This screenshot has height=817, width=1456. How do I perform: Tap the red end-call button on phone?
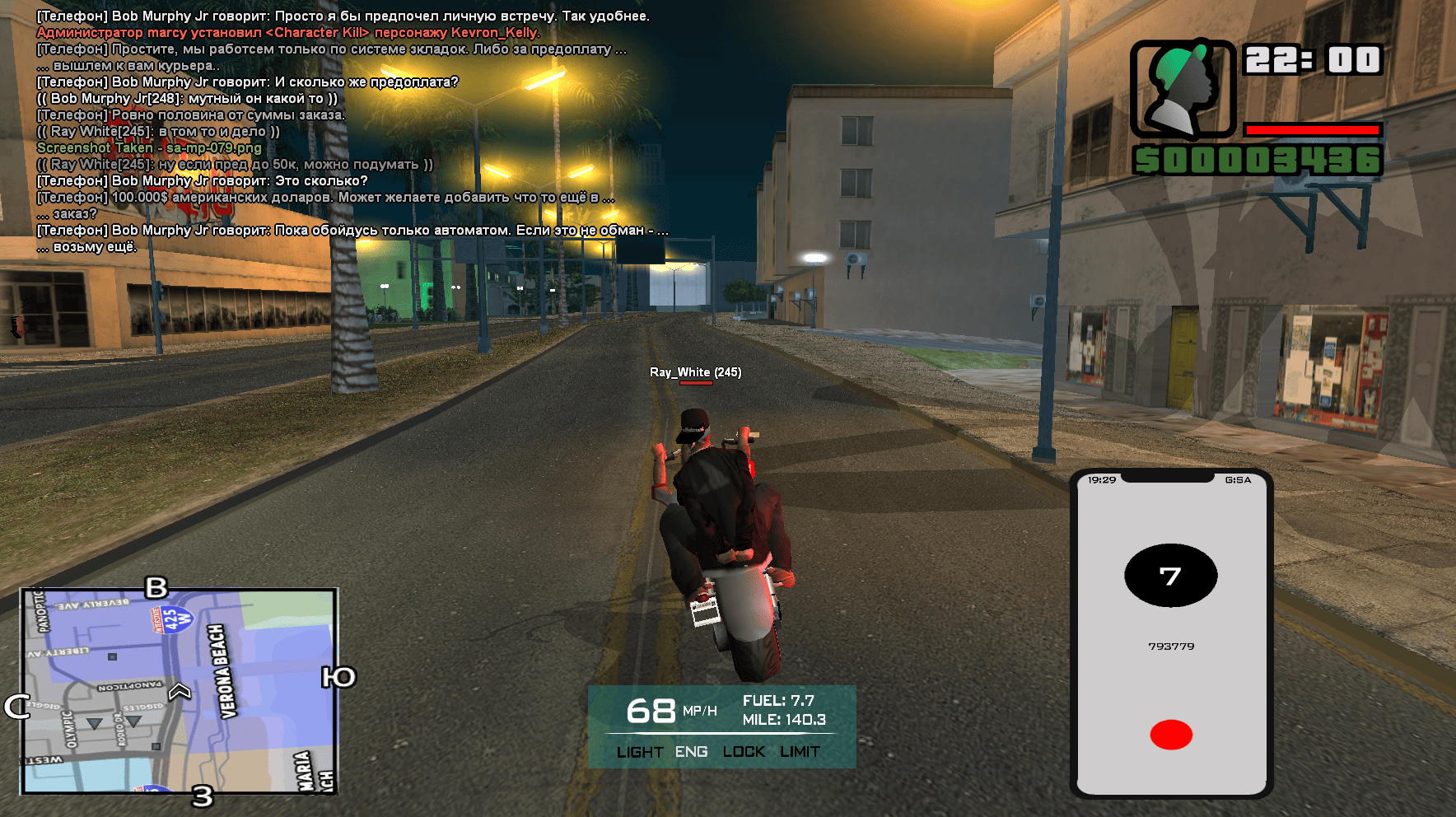[1170, 735]
